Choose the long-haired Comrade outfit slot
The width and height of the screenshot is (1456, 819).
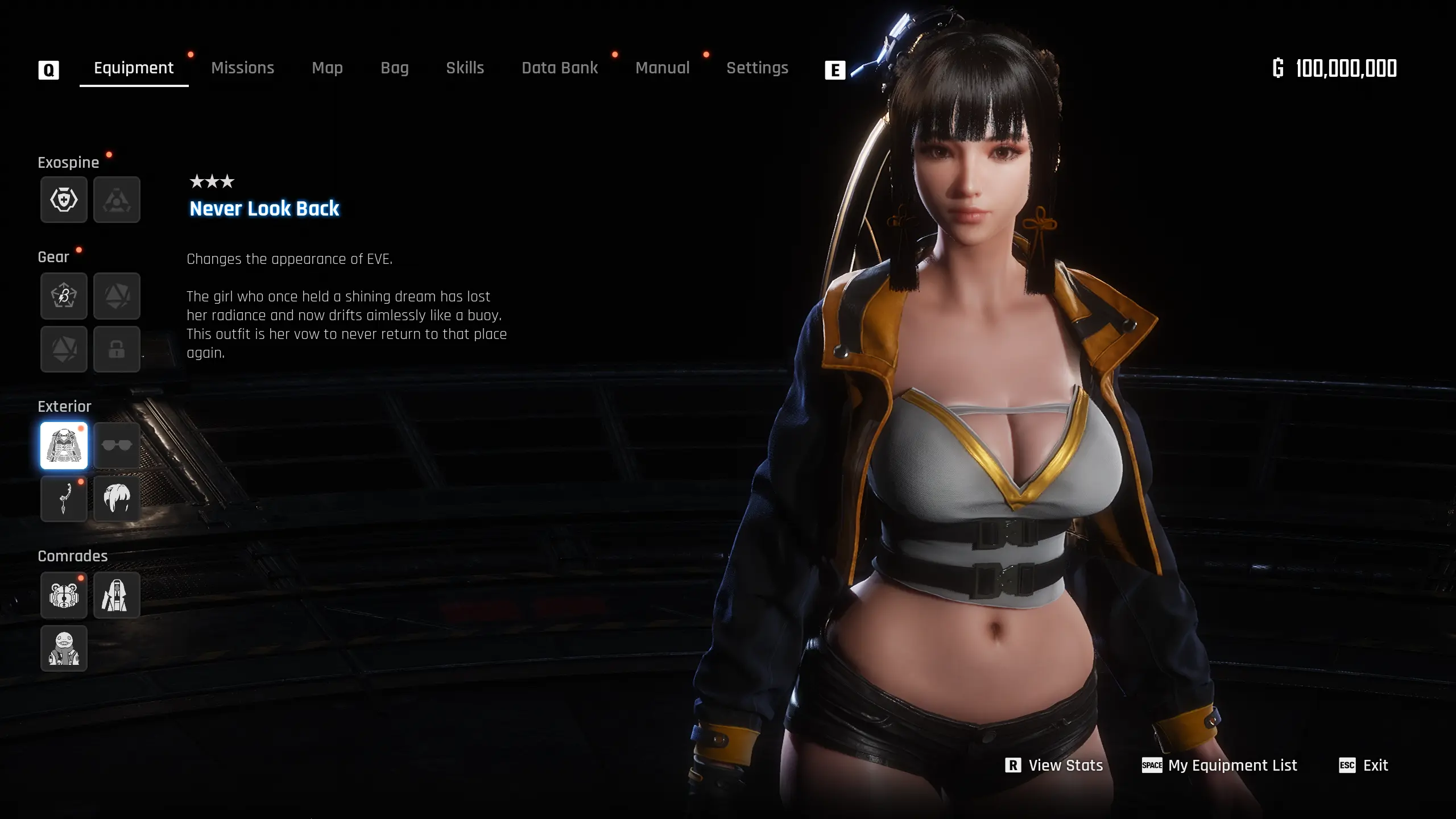(x=117, y=595)
